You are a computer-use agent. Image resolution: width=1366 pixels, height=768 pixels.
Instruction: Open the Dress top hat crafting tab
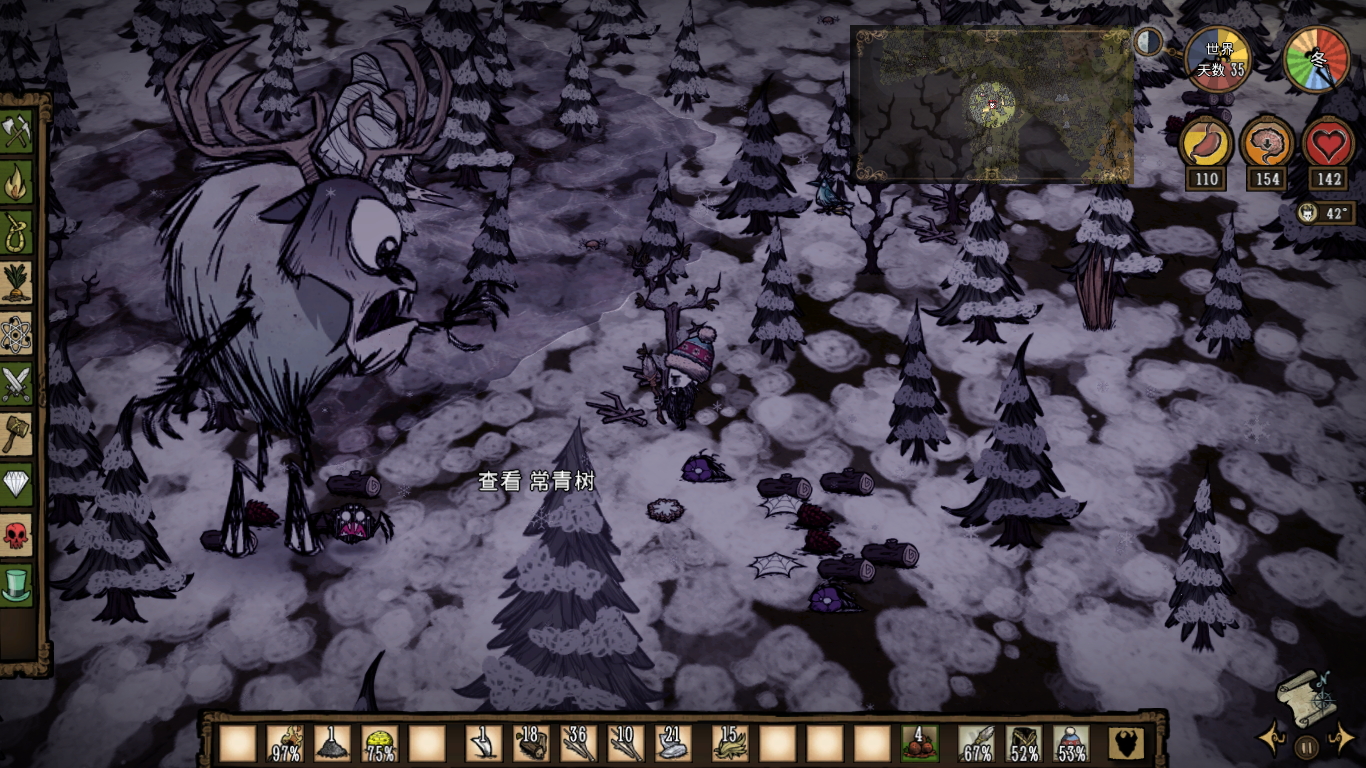[x=17, y=585]
